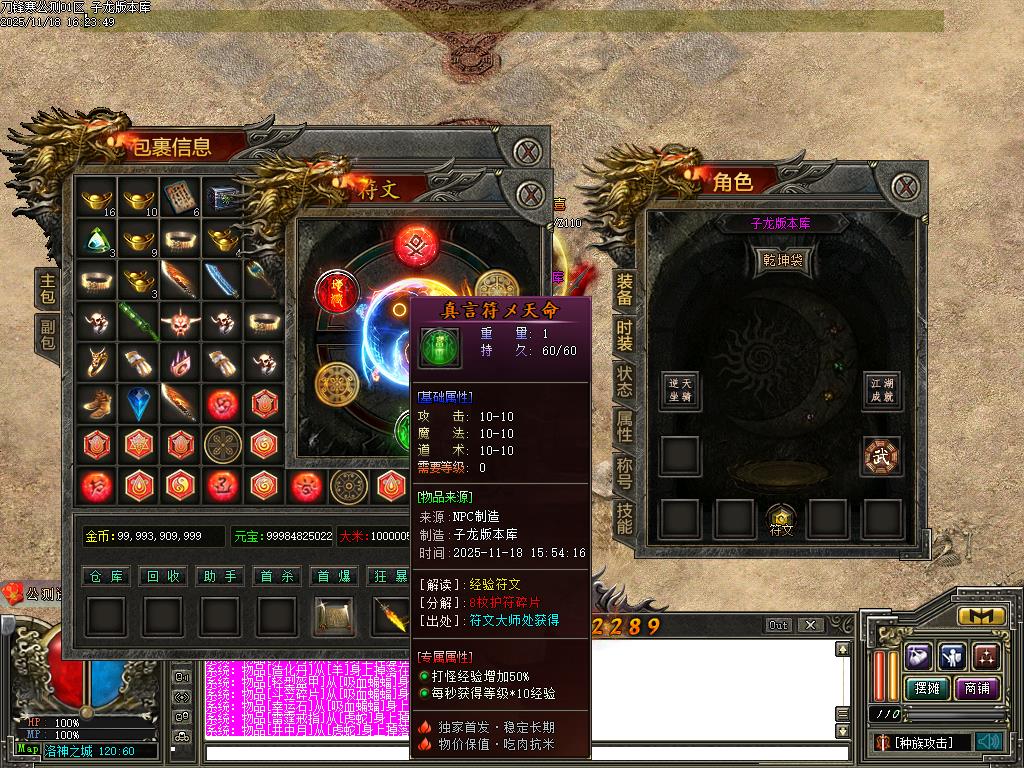
Task: Select the blue crystal item in bag
Action: tap(137, 403)
